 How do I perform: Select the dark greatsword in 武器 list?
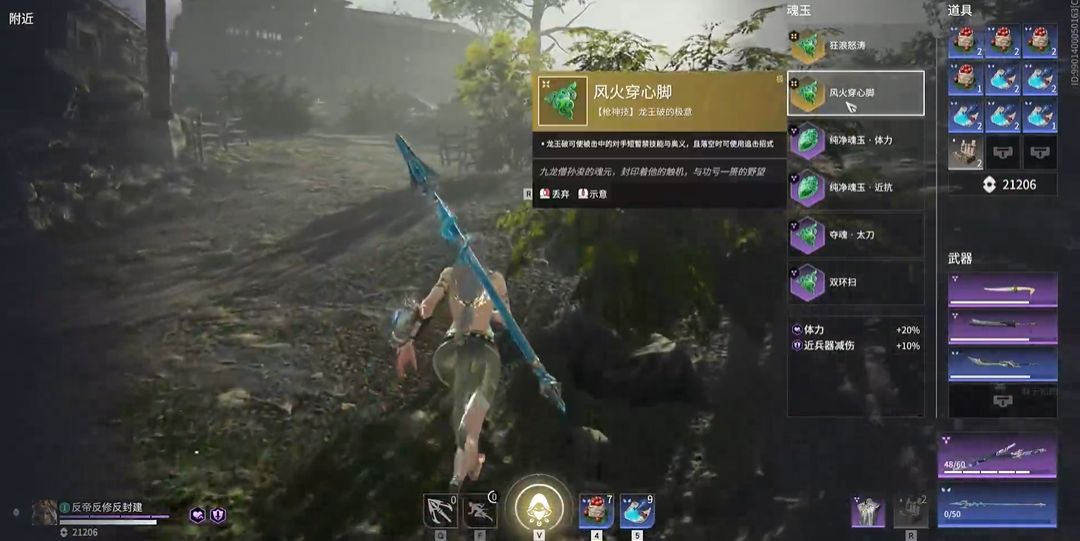[1002, 326]
